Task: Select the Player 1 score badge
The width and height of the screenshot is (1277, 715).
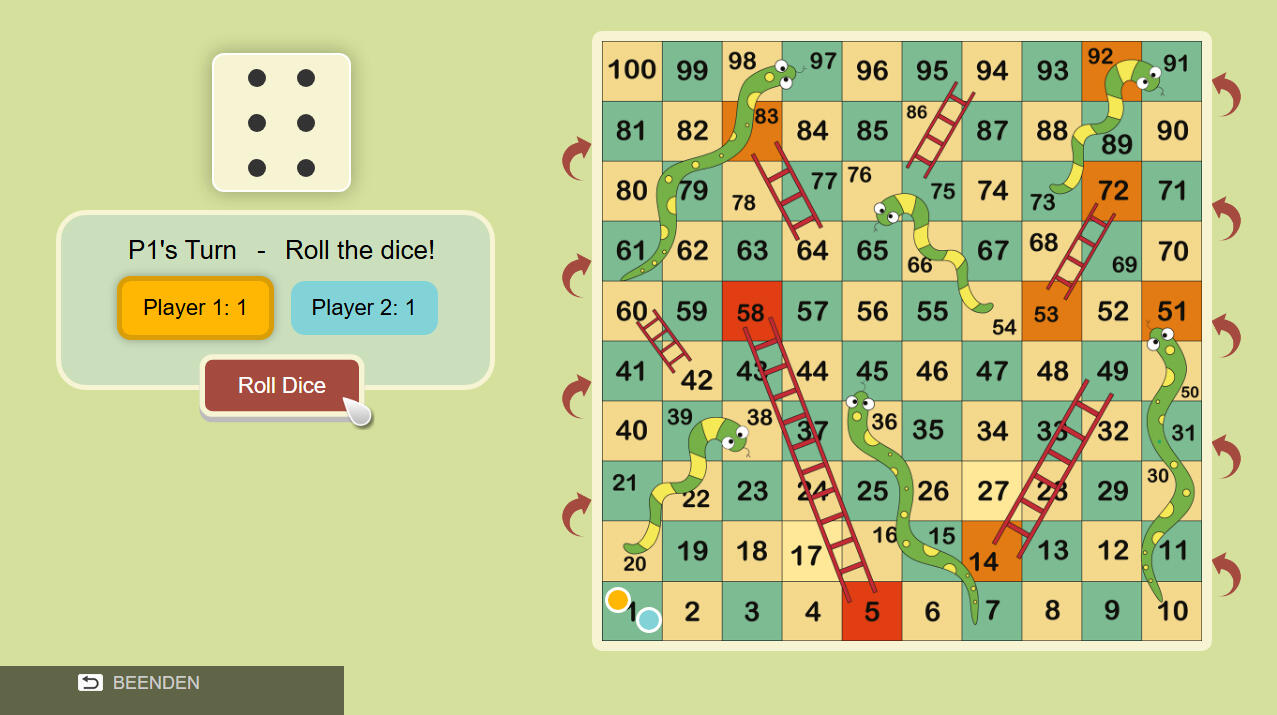Action: 195,308
